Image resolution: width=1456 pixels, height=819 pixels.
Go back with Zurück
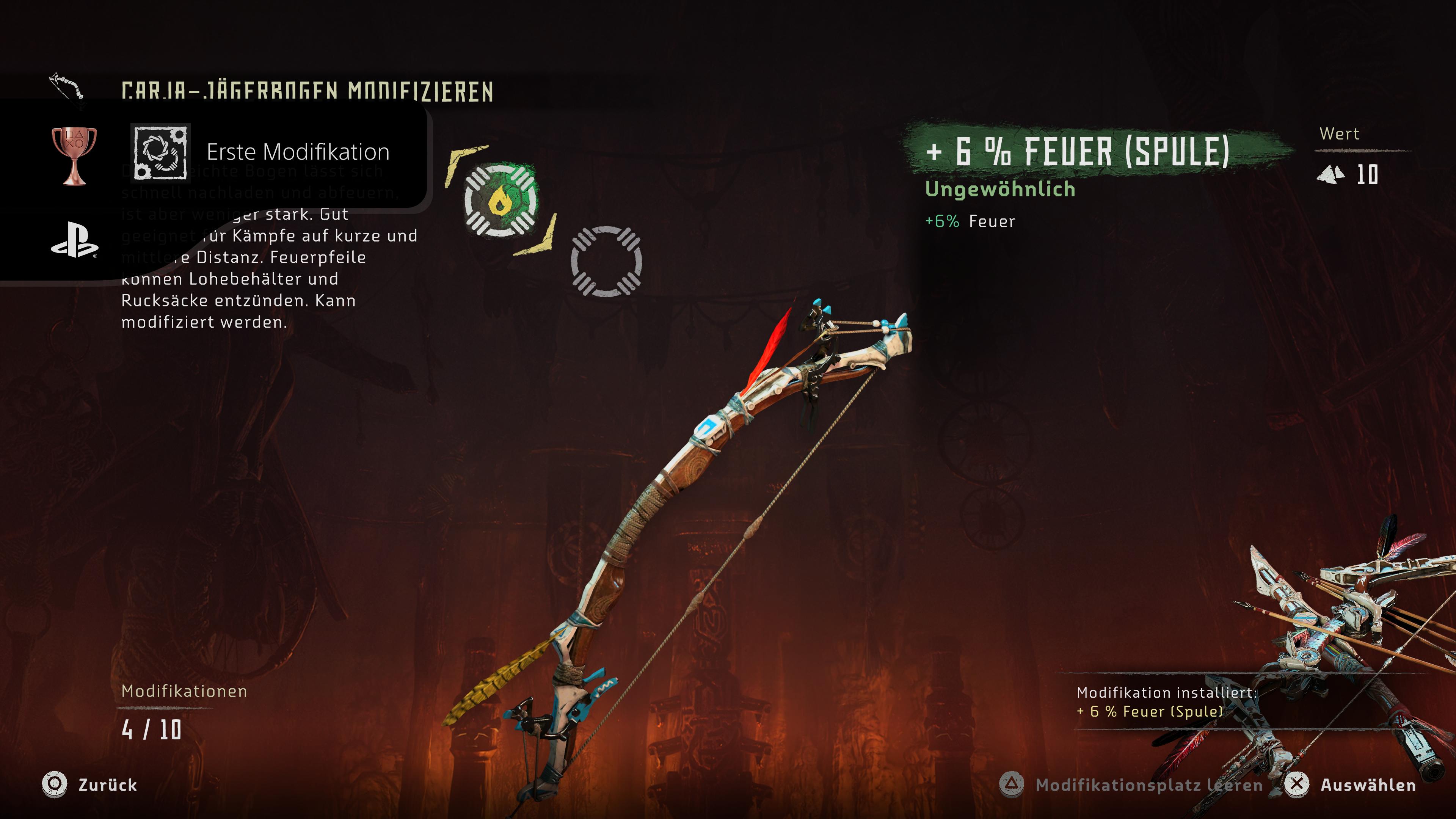pos(91,784)
